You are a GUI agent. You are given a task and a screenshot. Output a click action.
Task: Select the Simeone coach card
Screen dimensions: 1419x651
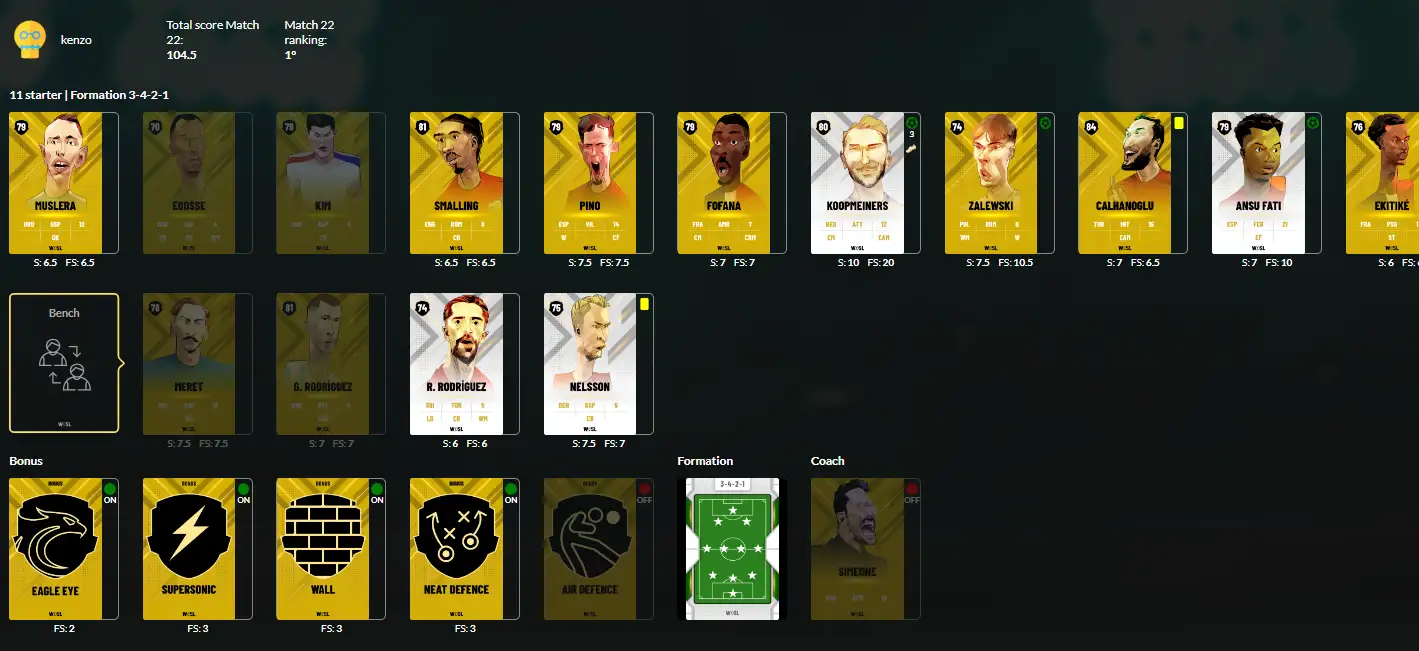pyautogui.click(x=858, y=548)
